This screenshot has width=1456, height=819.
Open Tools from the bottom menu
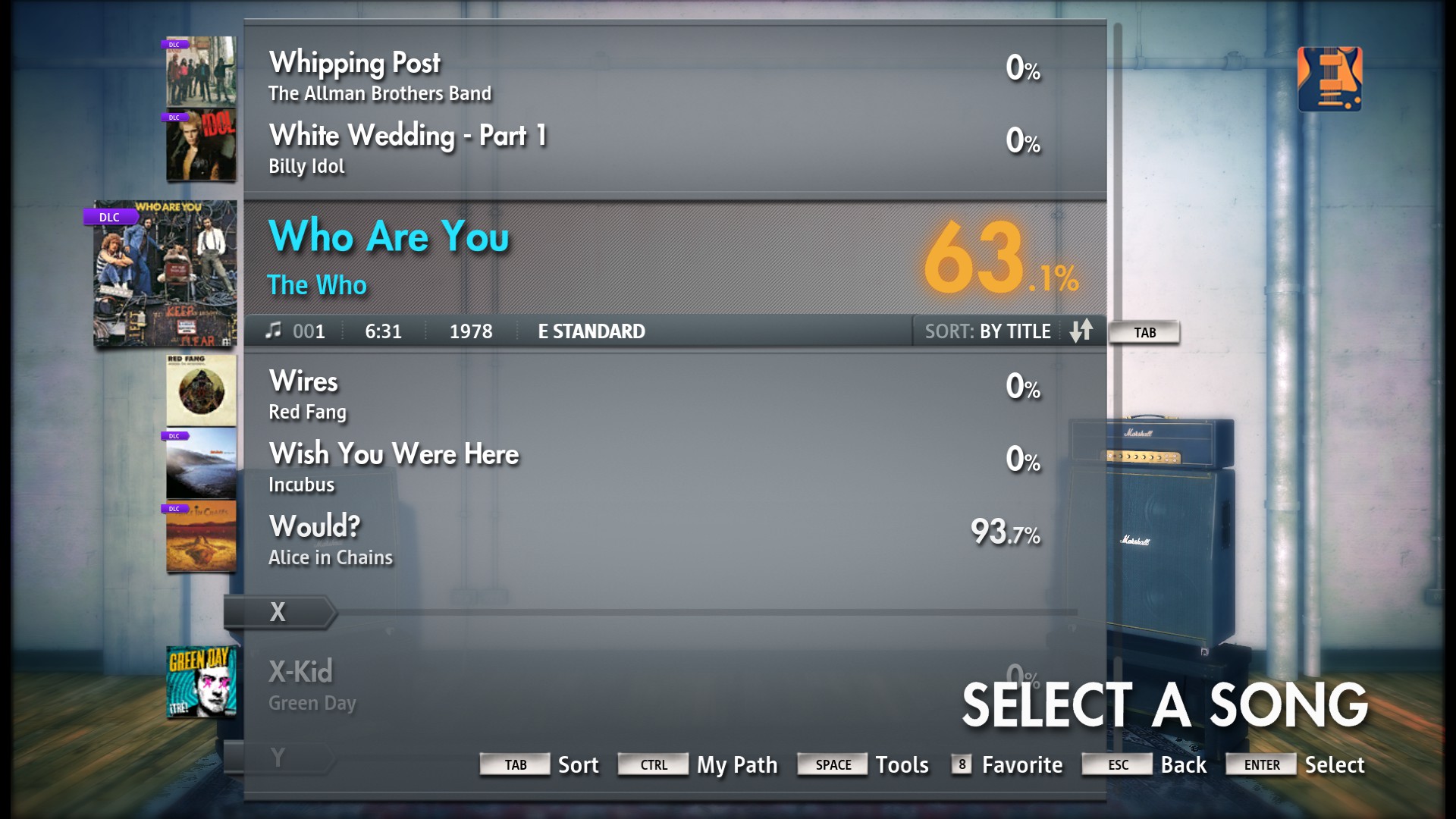(x=902, y=764)
